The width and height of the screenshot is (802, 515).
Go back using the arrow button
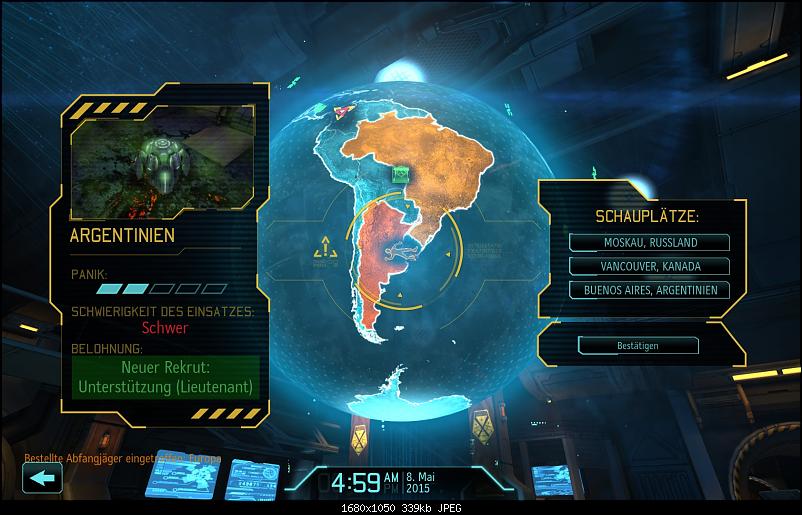42,478
